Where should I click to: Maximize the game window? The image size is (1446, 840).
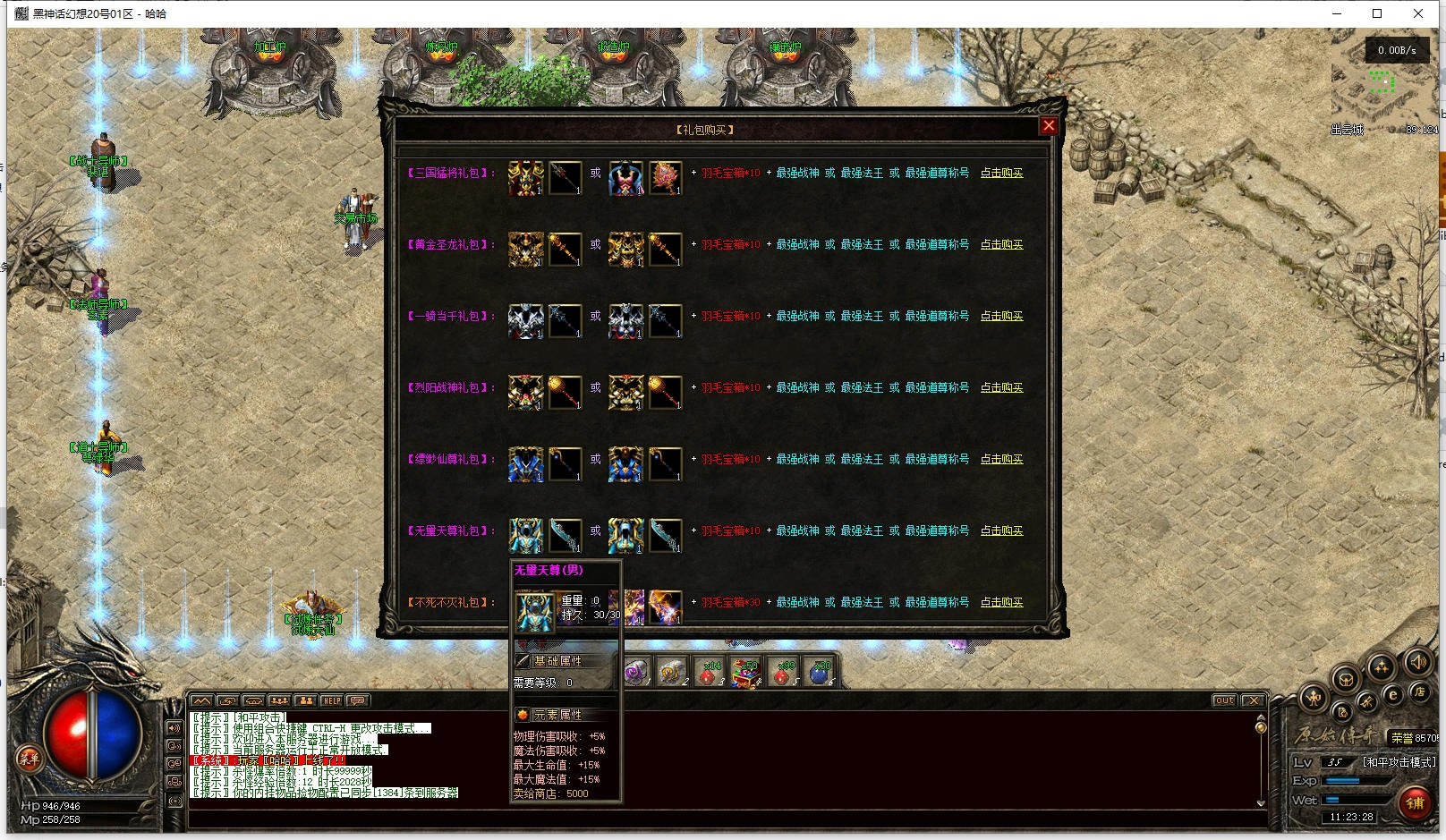(x=1377, y=13)
